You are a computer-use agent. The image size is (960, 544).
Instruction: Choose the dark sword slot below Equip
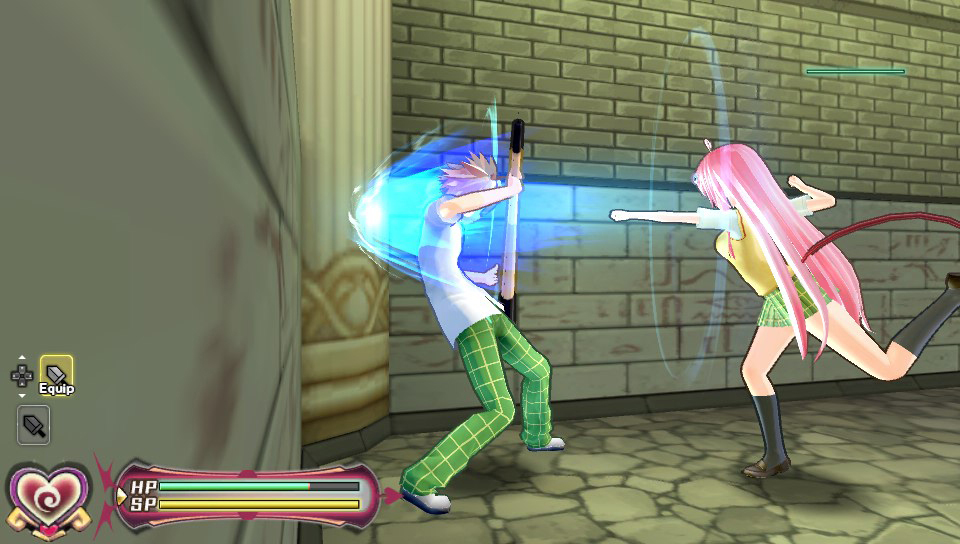(x=34, y=425)
